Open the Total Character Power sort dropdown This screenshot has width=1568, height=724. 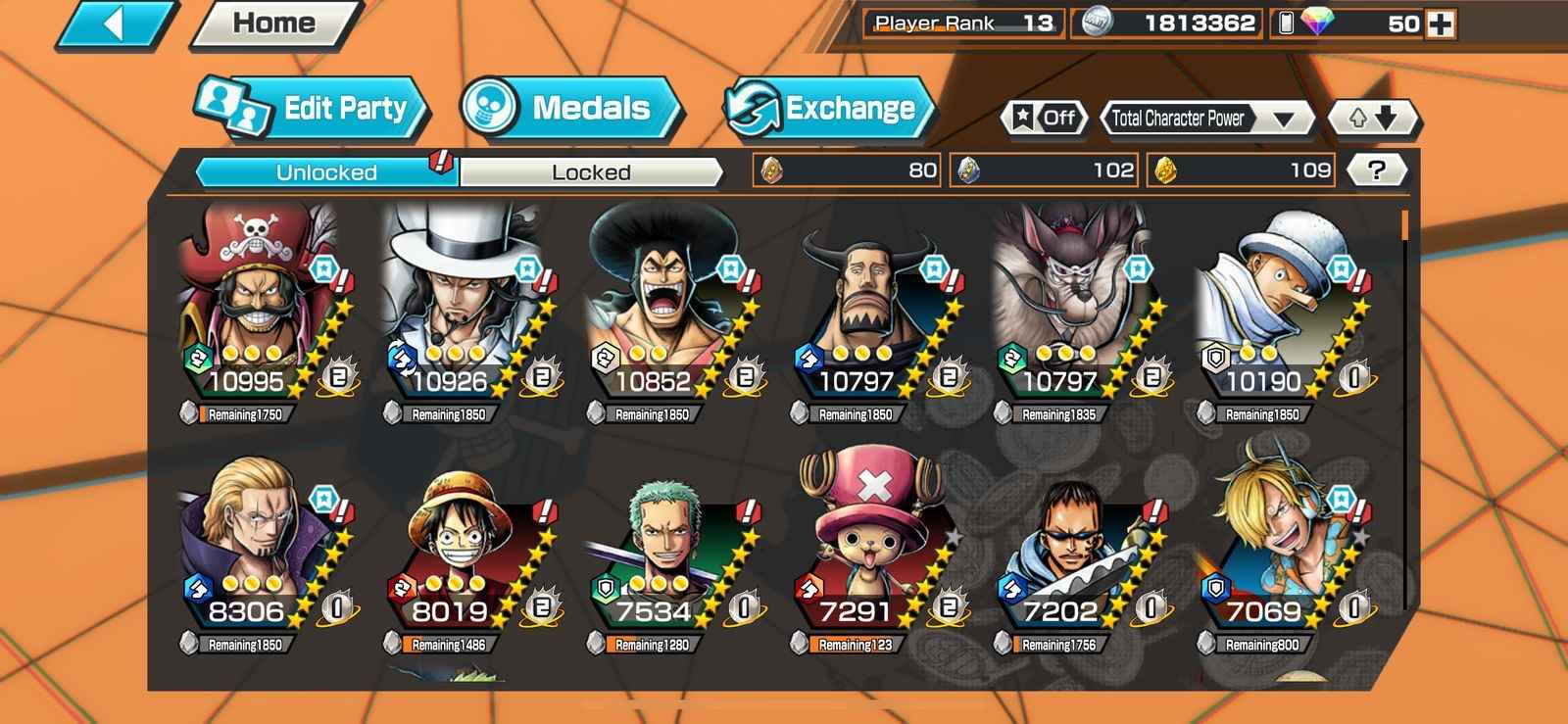coord(1207,119)
